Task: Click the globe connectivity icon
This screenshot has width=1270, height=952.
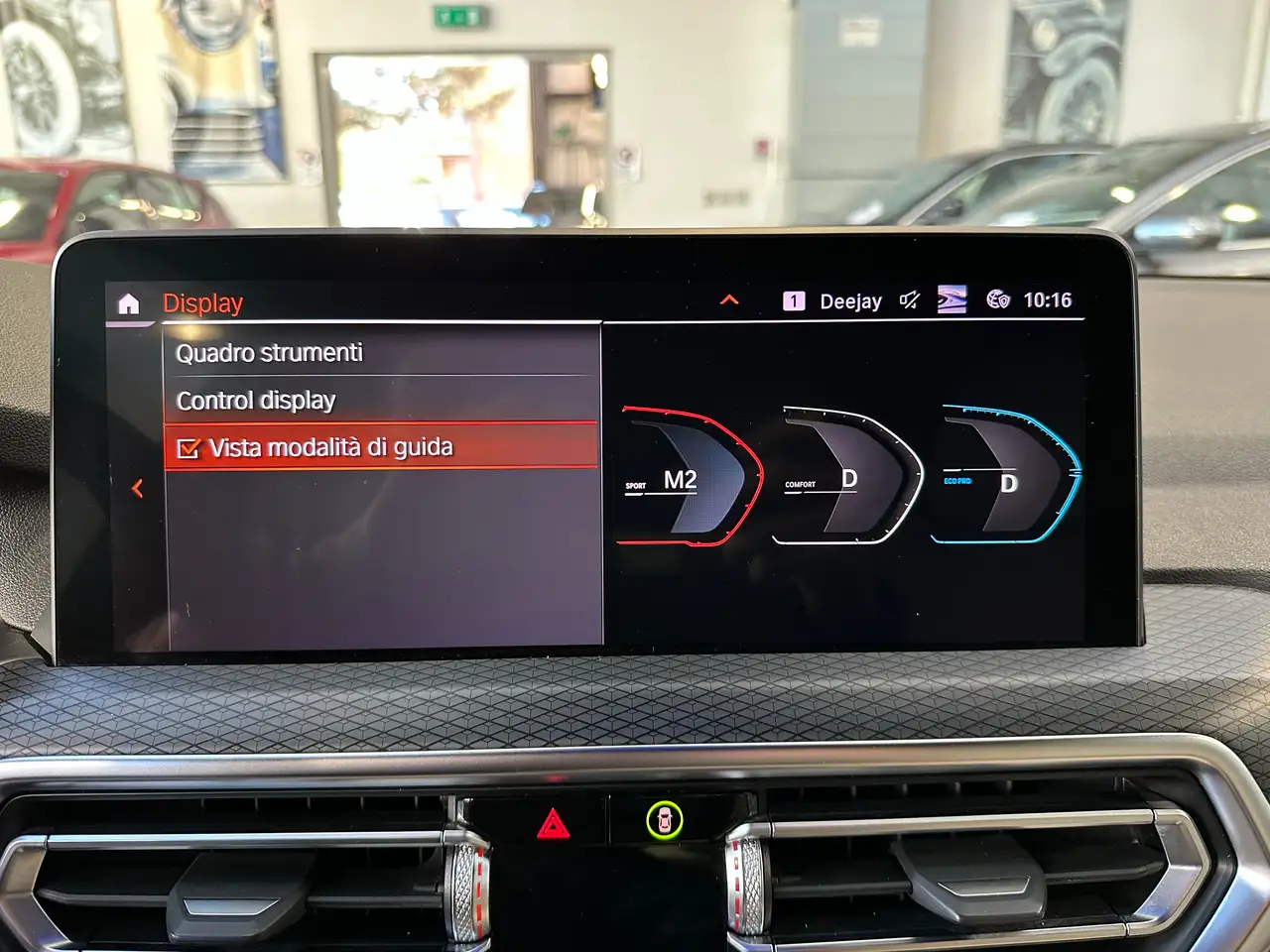Action: 997,299
